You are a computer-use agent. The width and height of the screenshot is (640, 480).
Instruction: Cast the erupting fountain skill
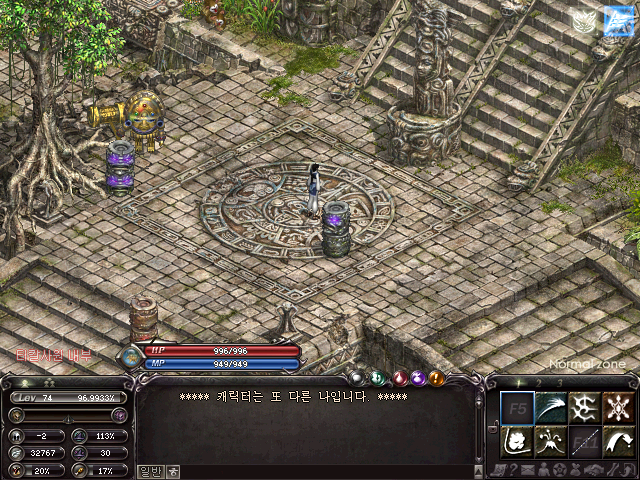[x=550, y=441]
